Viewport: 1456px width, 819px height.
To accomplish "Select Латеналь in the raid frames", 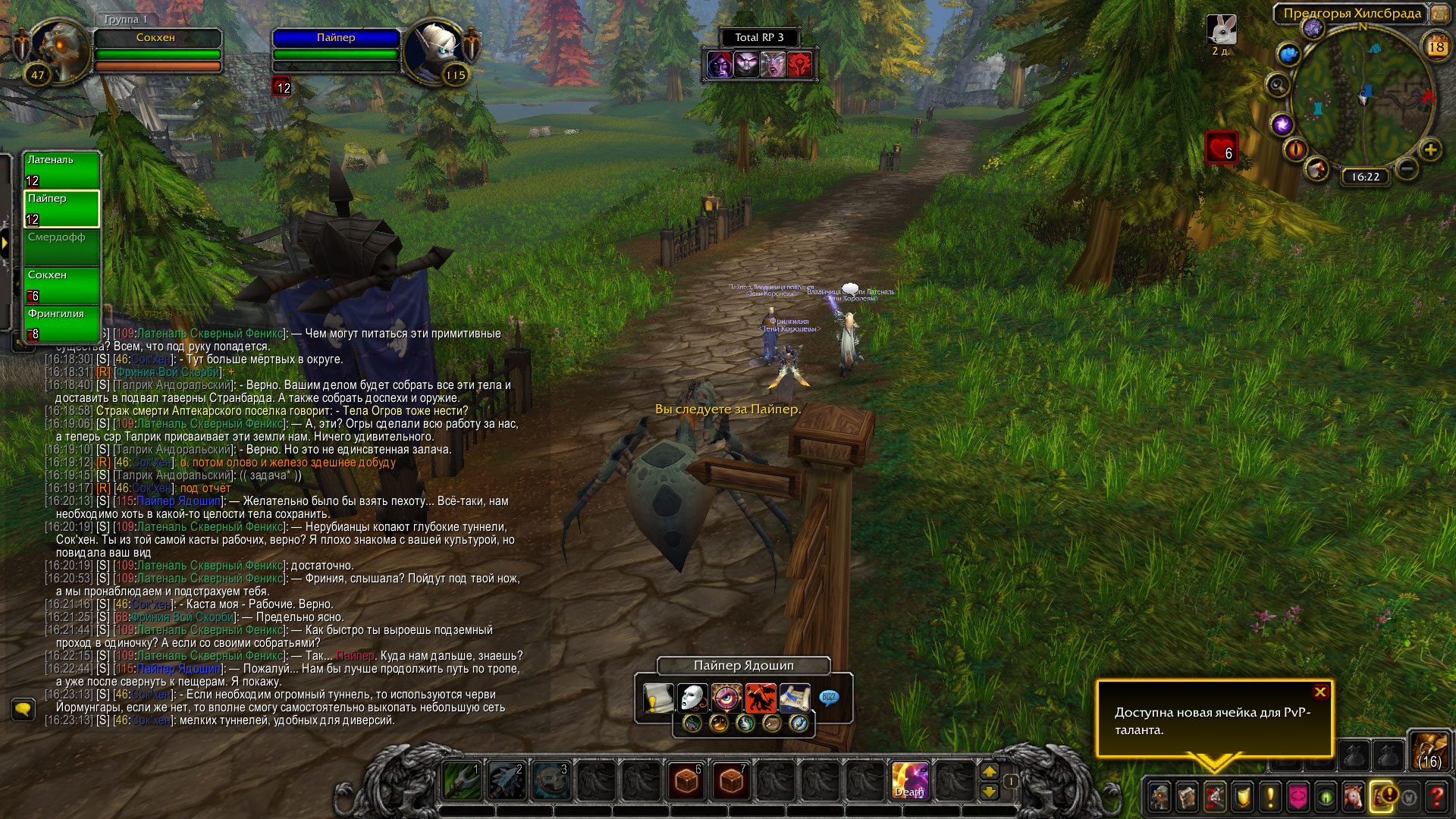I will click(61, 170).
